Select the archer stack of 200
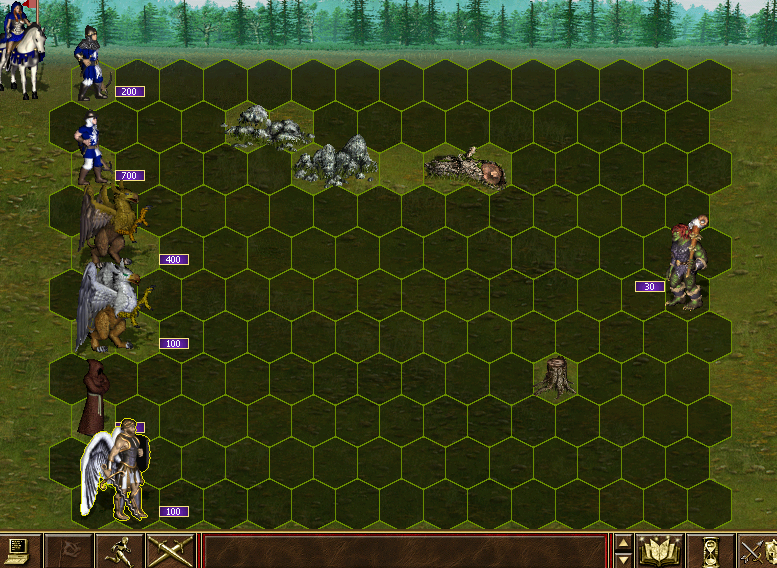 92,66
